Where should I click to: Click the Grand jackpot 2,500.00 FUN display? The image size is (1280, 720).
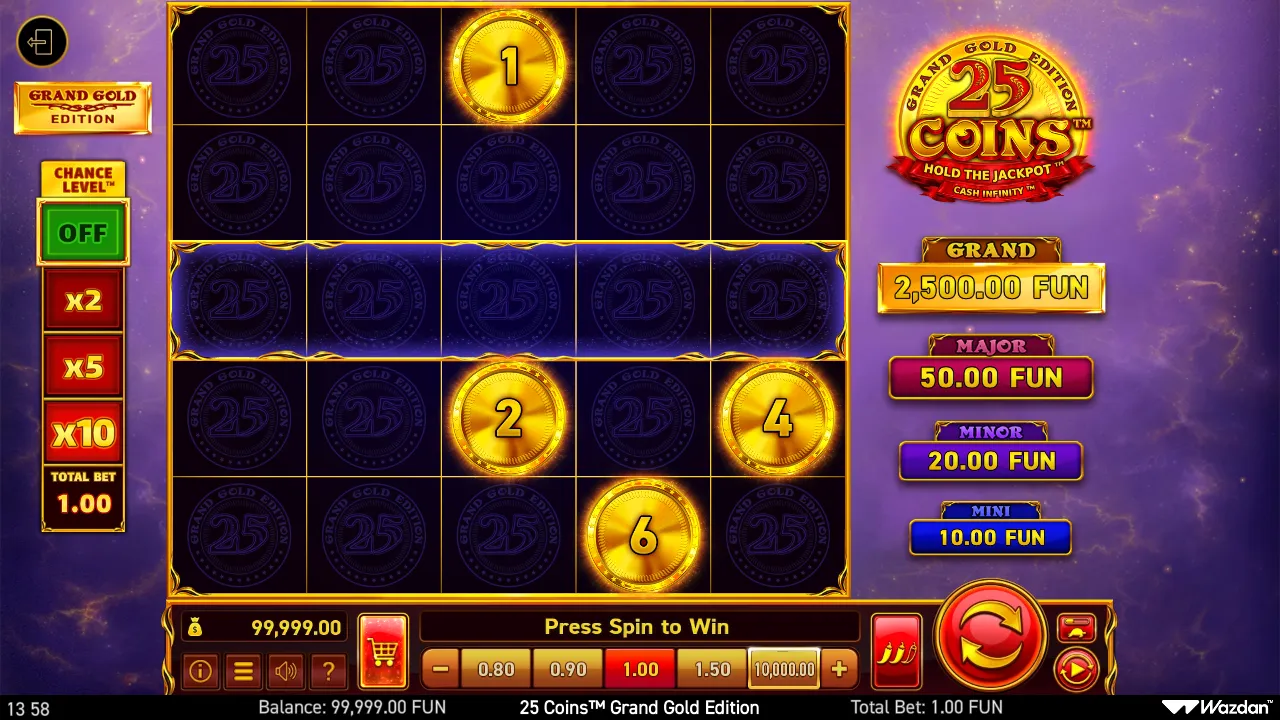[x=990, y=287]
